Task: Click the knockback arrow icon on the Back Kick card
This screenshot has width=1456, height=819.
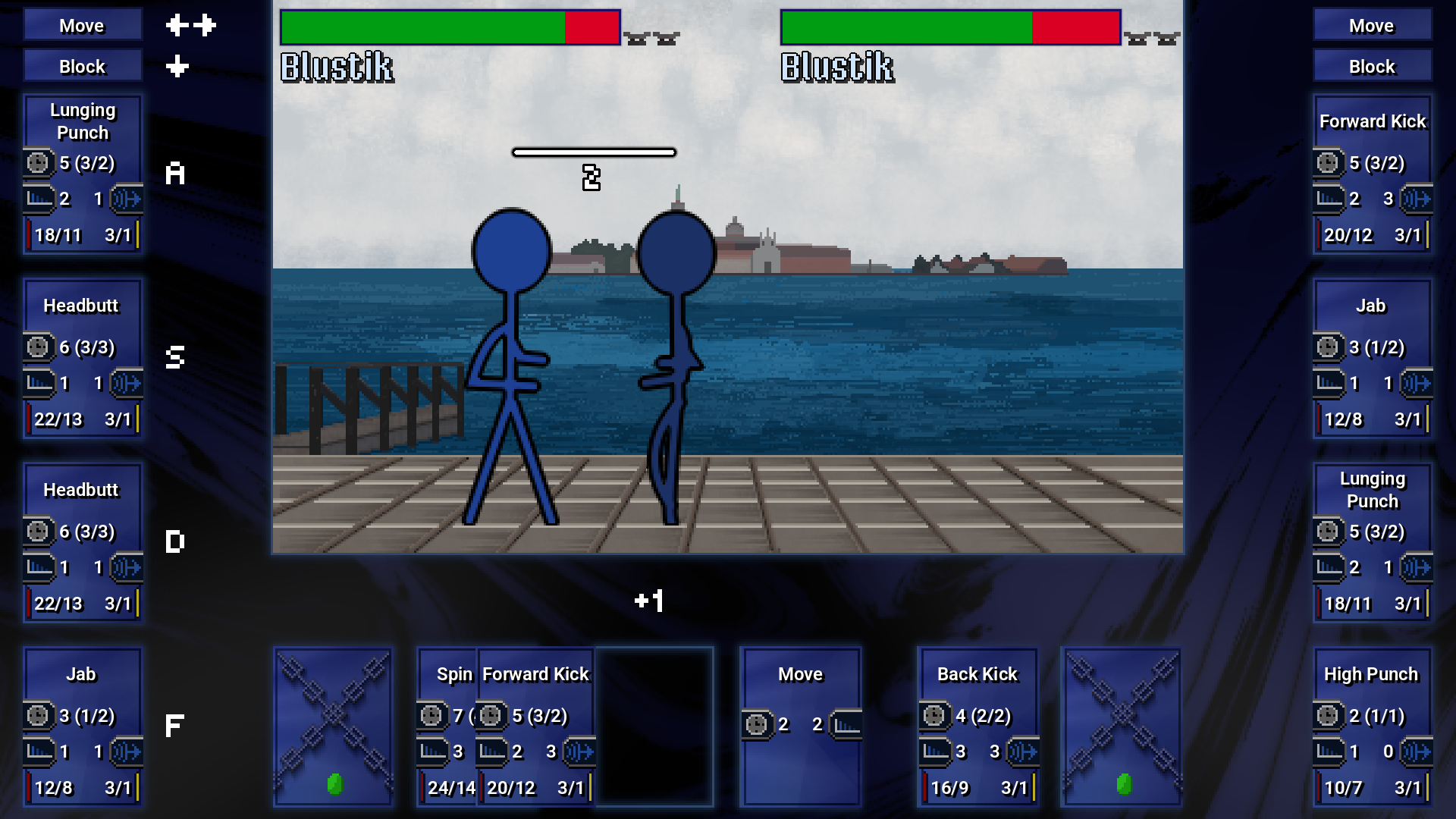Action: [x=1022, y=752]
